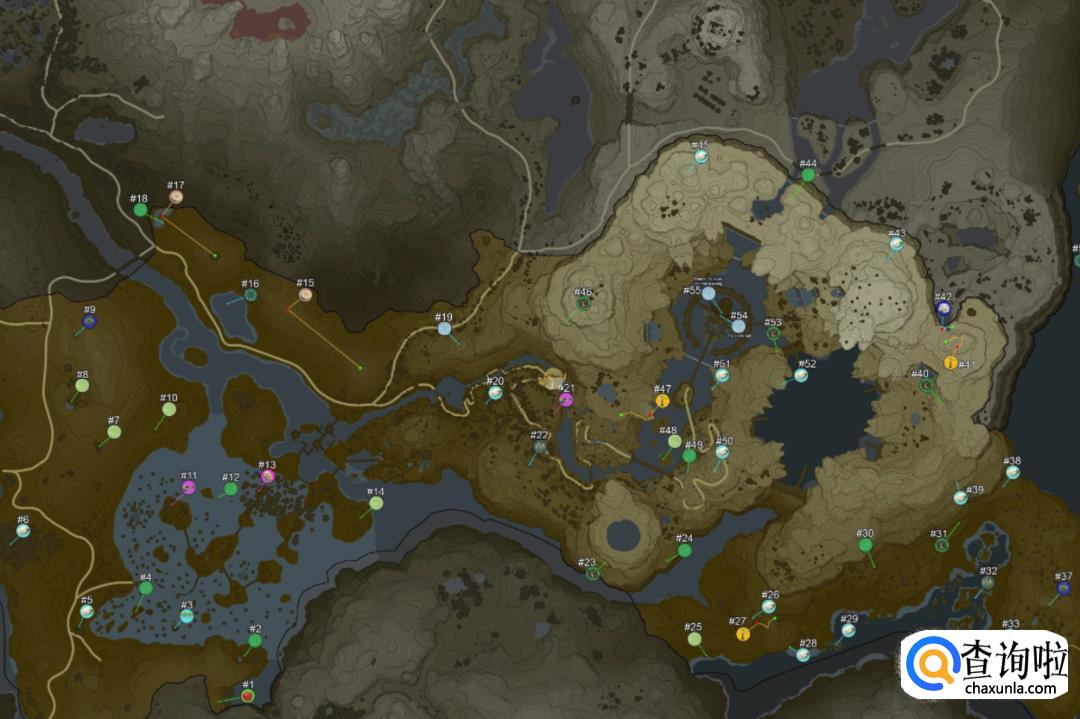1080x719 pixels.
Task: Open the yellow info marker #27
Action: pos(743,633)
